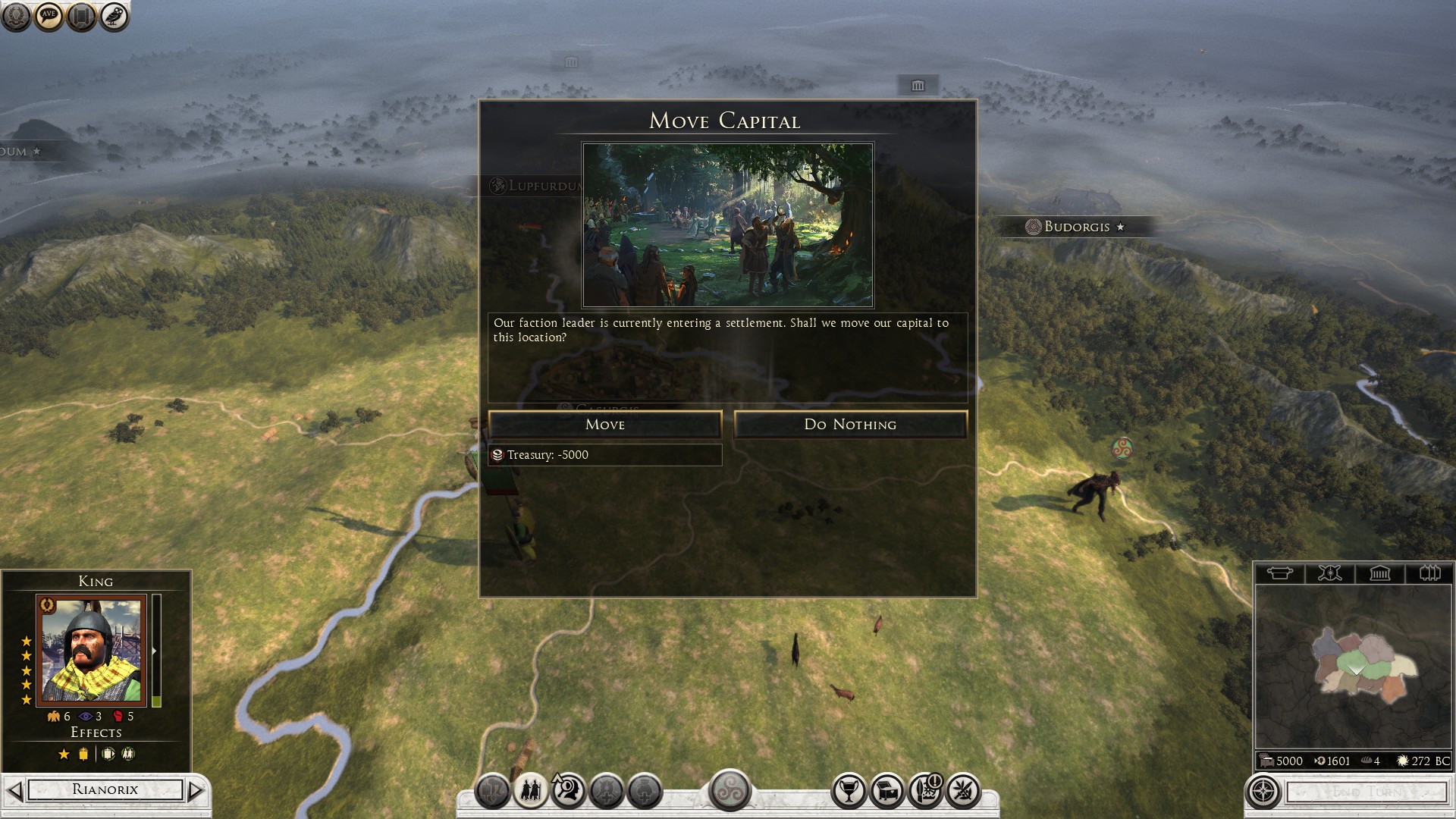Open the two-soldiers forces button
The width and height of the screenshot is (1456, 819).
point(530,791)
